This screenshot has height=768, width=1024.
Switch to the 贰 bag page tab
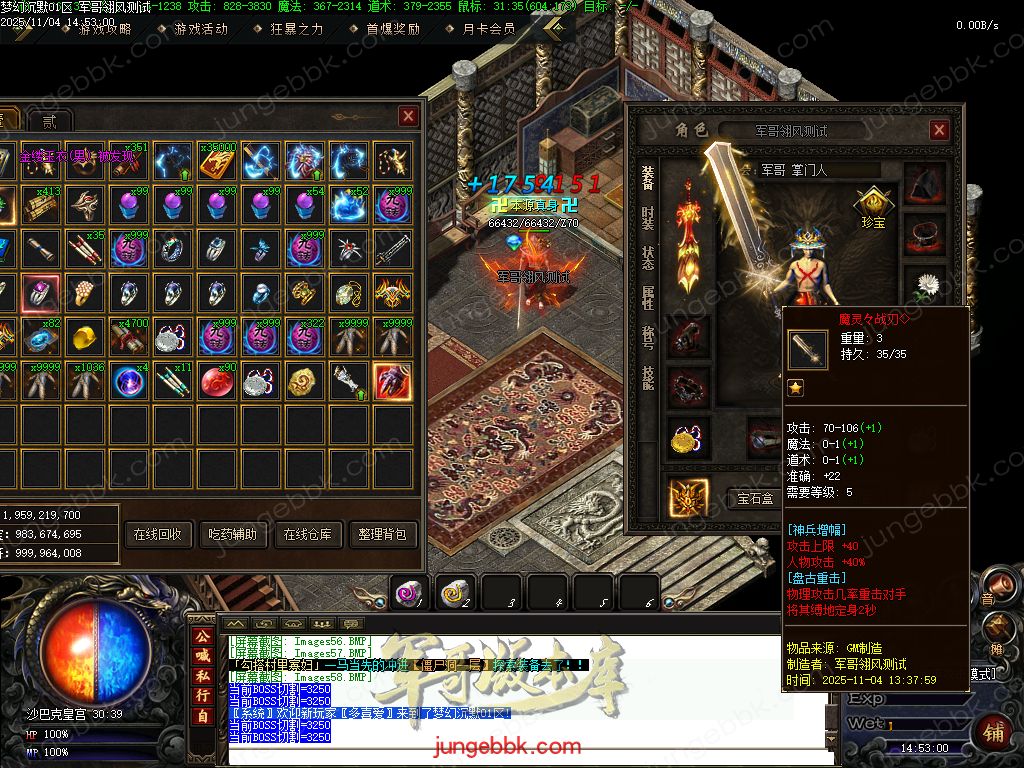49,121
